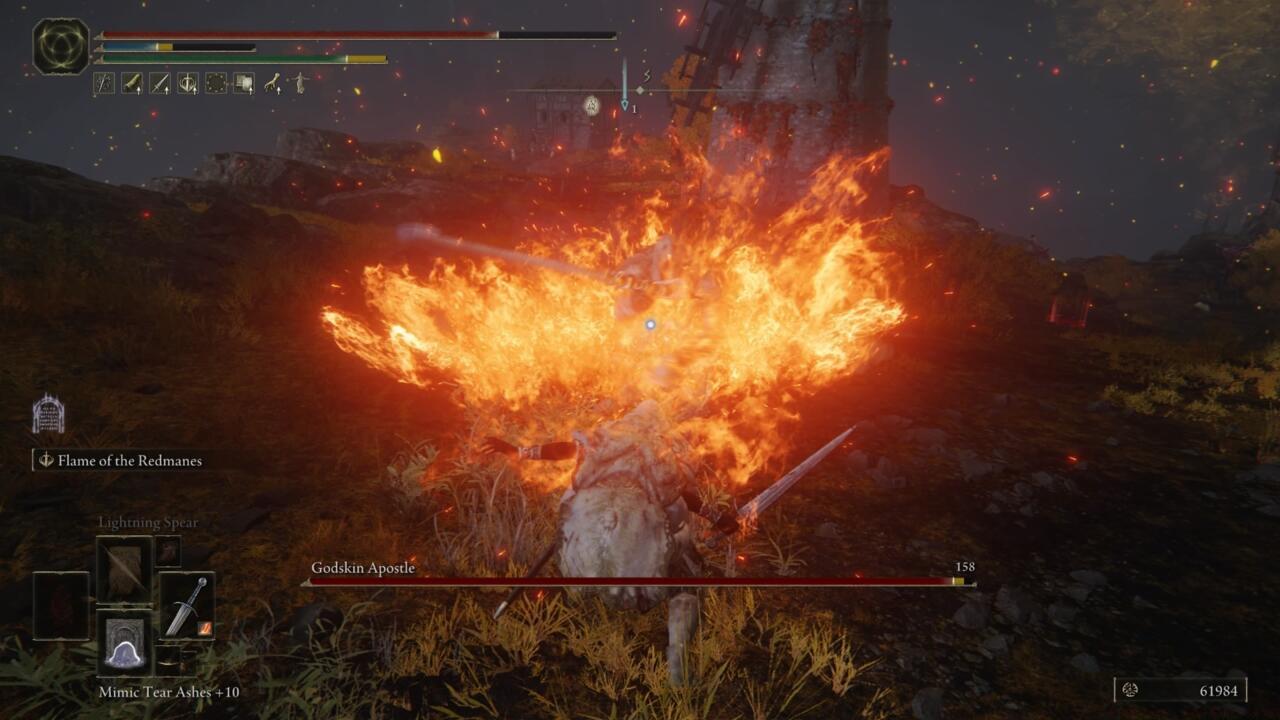Select the Mimic Tear Ashes item icon
Screen dimensions: 1280x720
coord(123,643)
